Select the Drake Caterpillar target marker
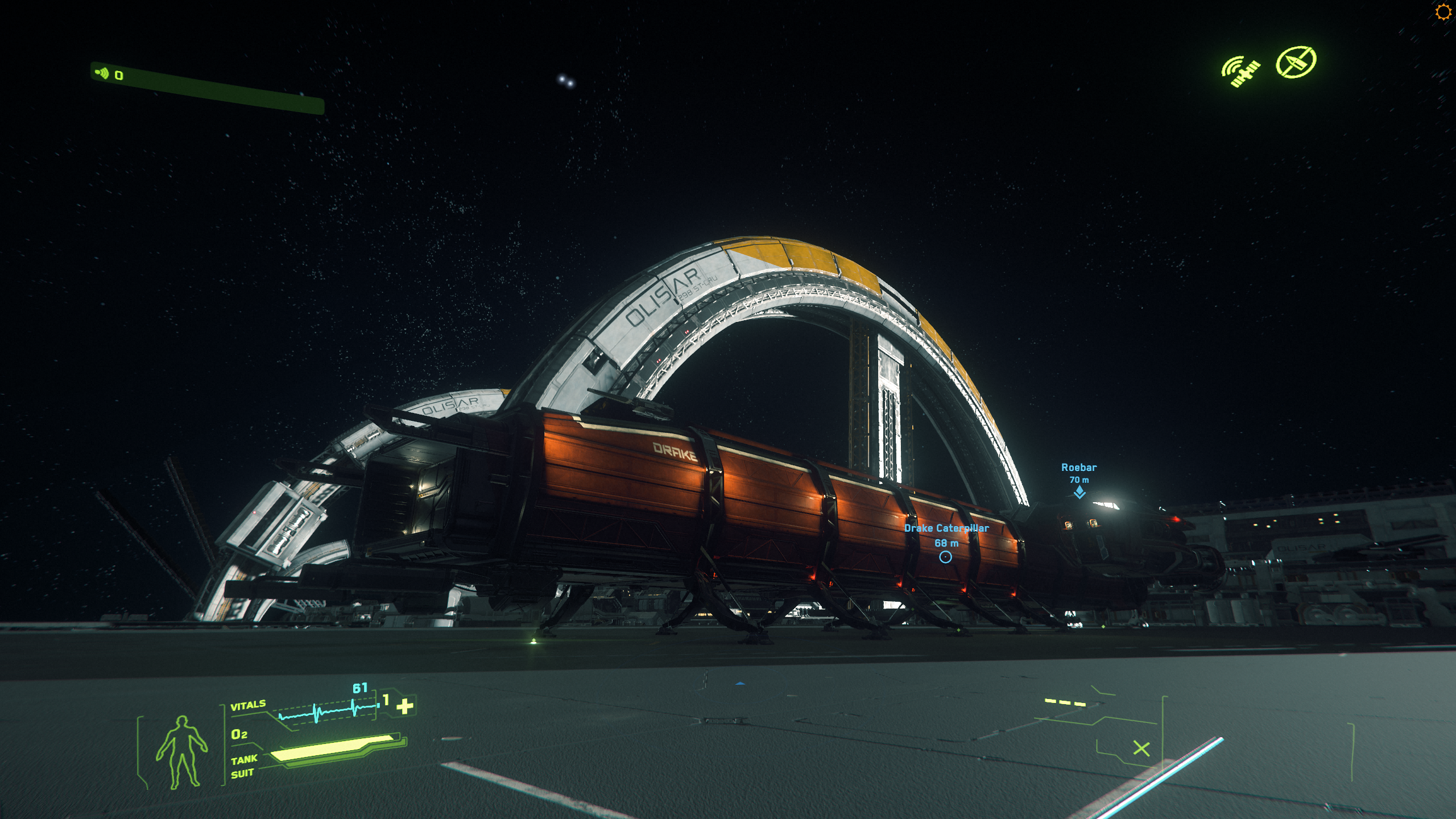1456x819 pixels. pos(945,557)
